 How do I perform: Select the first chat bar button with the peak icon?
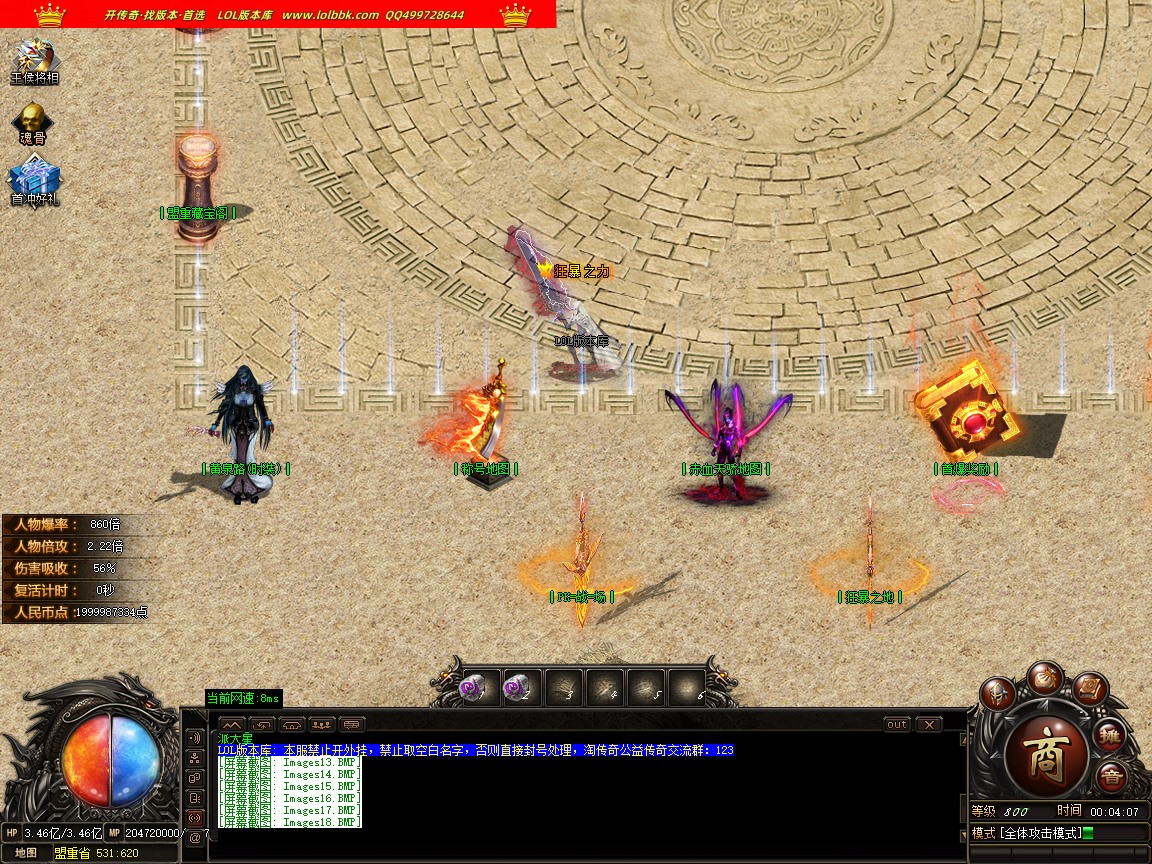232,724
